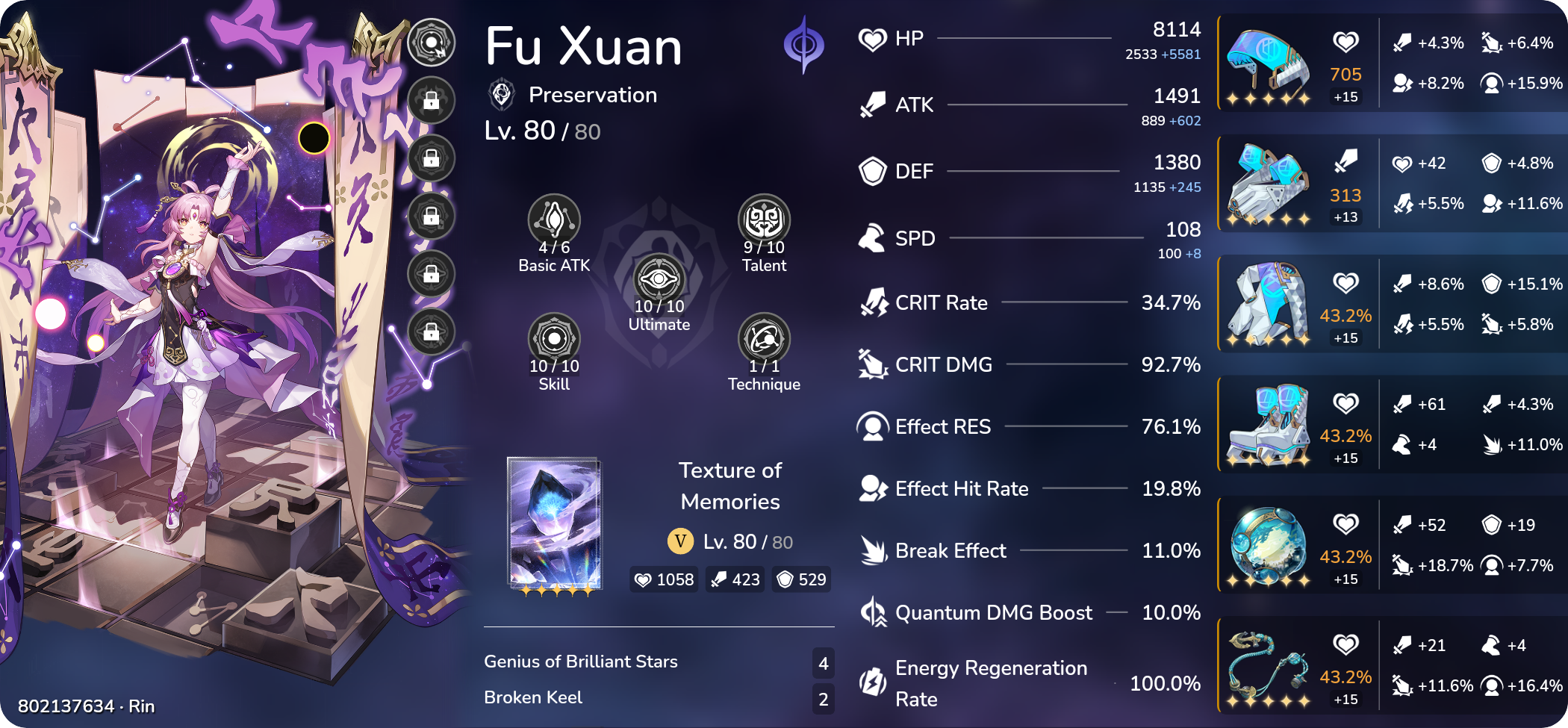1568x728 pixels.
Task: Unlock the second eidolon lock icon
Action: click(x=432, y=99)
